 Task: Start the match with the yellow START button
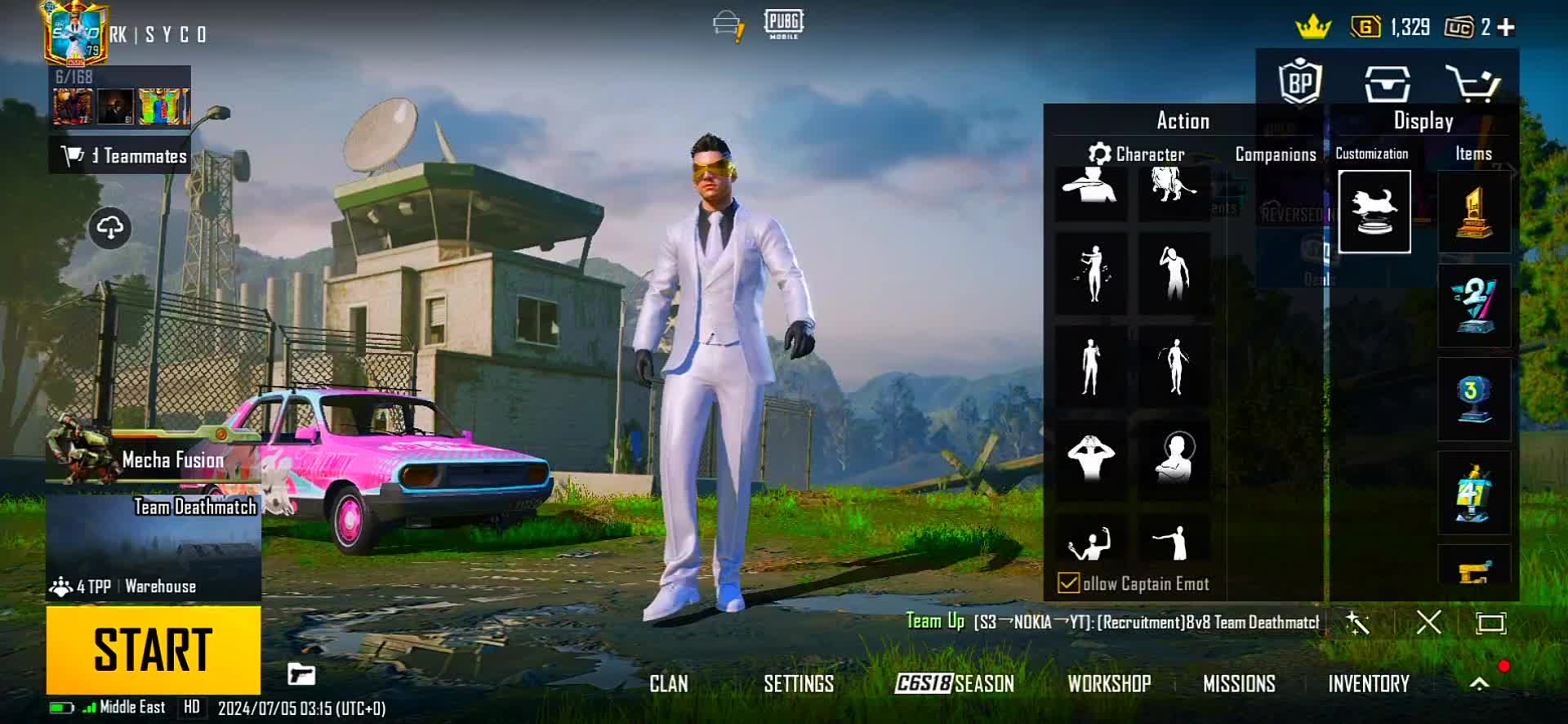pos(154,650)
